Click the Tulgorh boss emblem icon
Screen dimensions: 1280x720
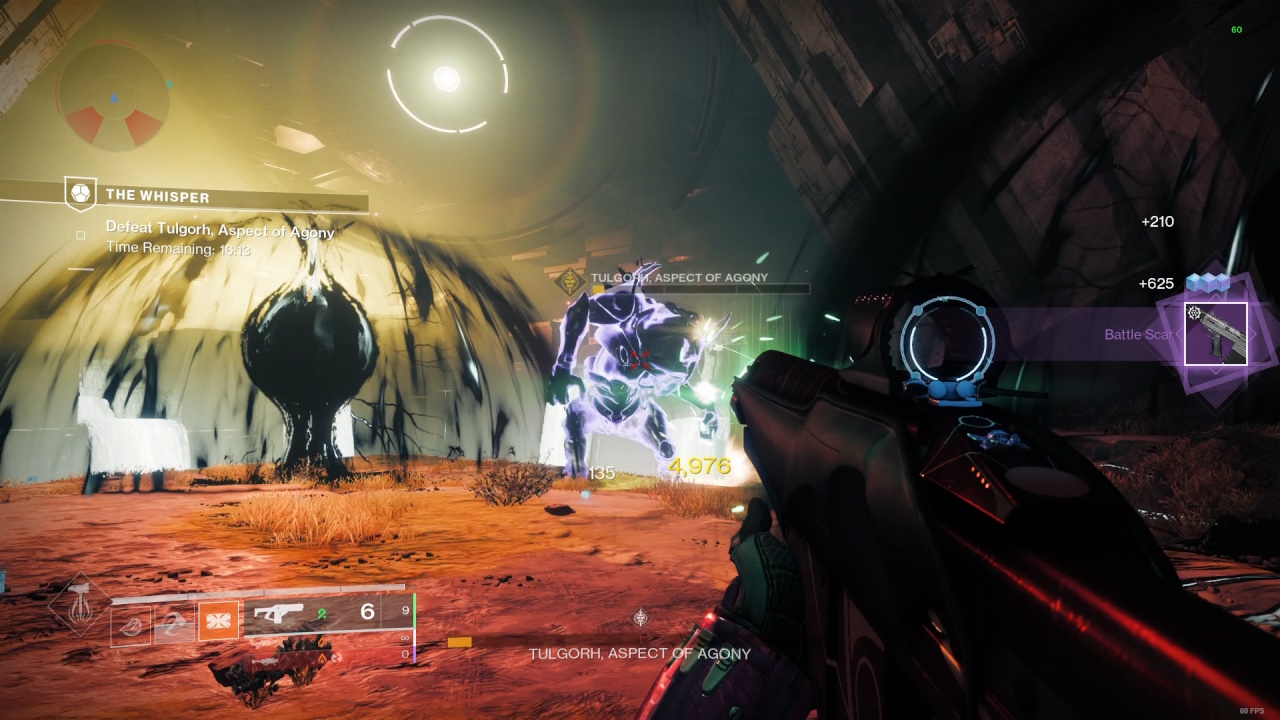pyautogui.click(x=571, y=281)
